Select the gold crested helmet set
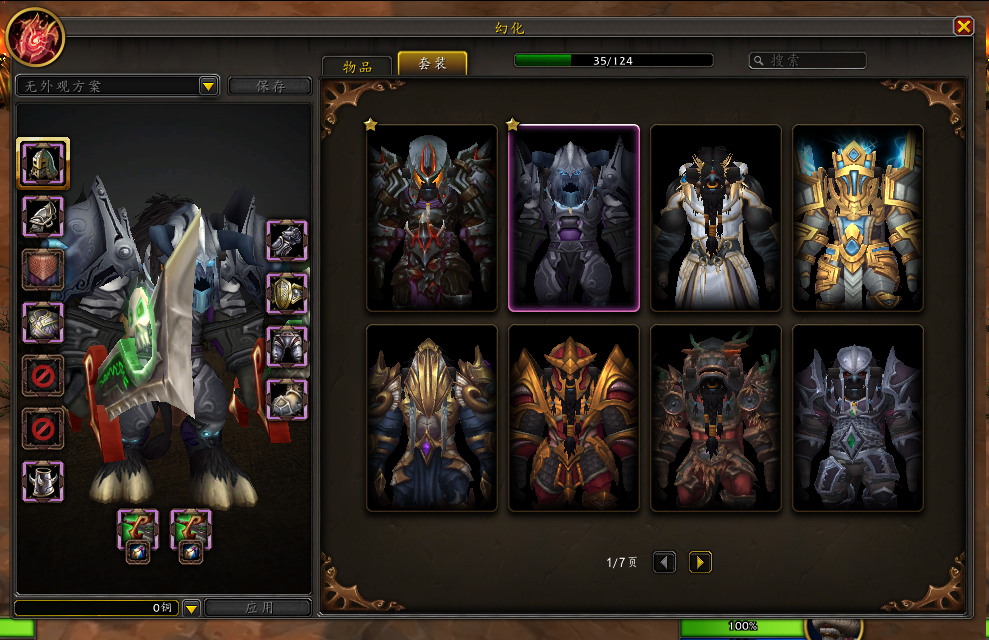Viewport: 989px width, 640px height. pyautogui.click(x=431, y=418)
